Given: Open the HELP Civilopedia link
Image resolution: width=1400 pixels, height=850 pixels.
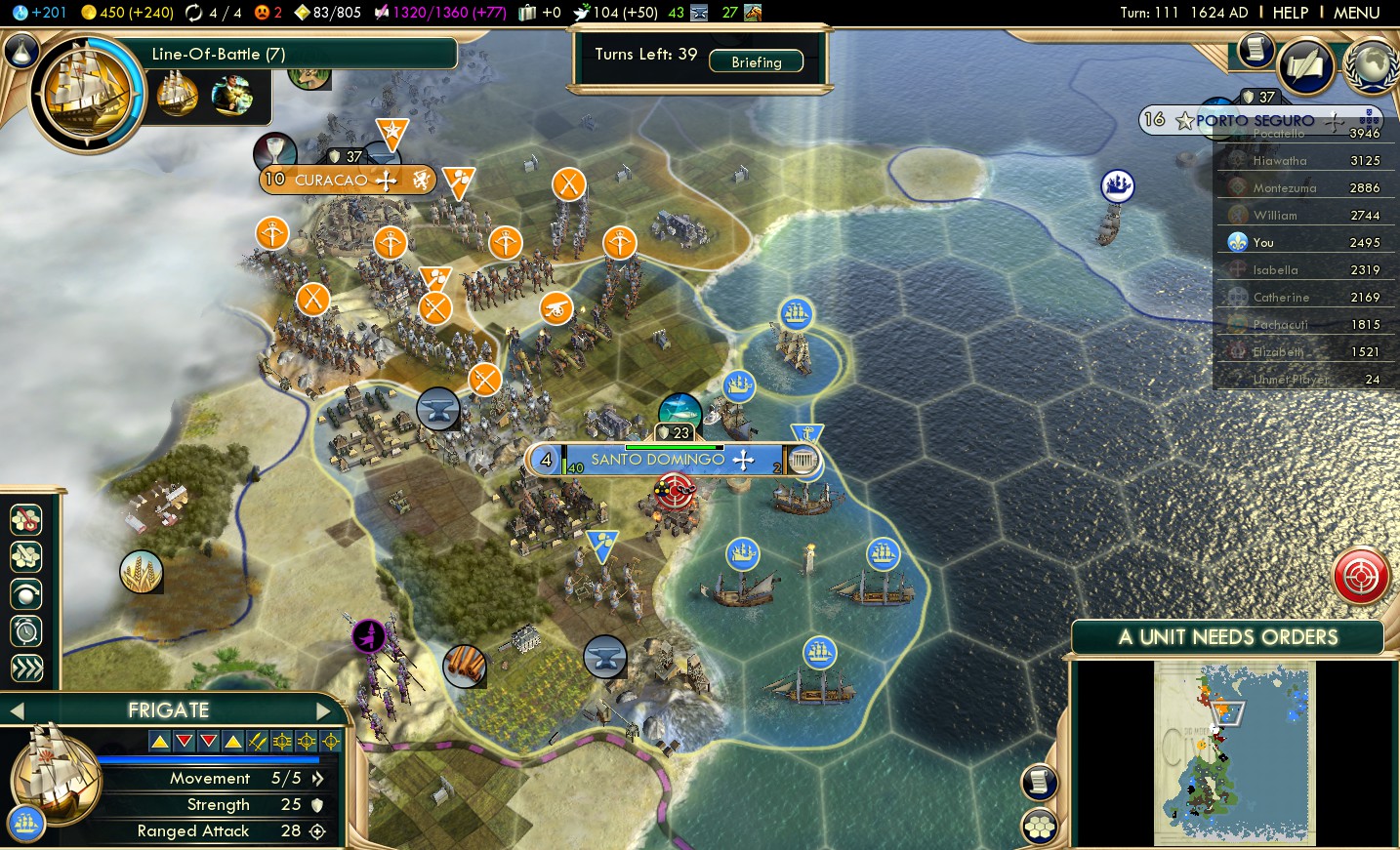Looking at the screenshot, I should pyautogui.click(x=1290, y=13).
